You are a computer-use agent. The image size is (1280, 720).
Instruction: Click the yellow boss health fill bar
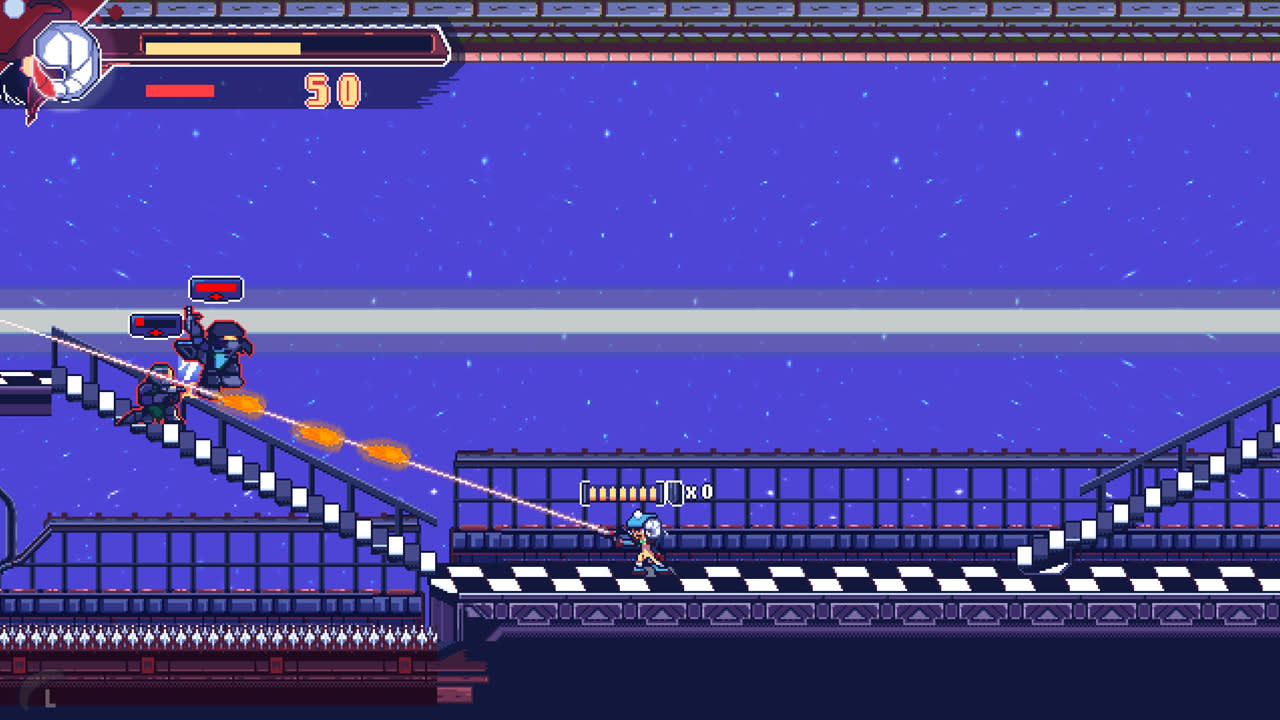point(220,45)
